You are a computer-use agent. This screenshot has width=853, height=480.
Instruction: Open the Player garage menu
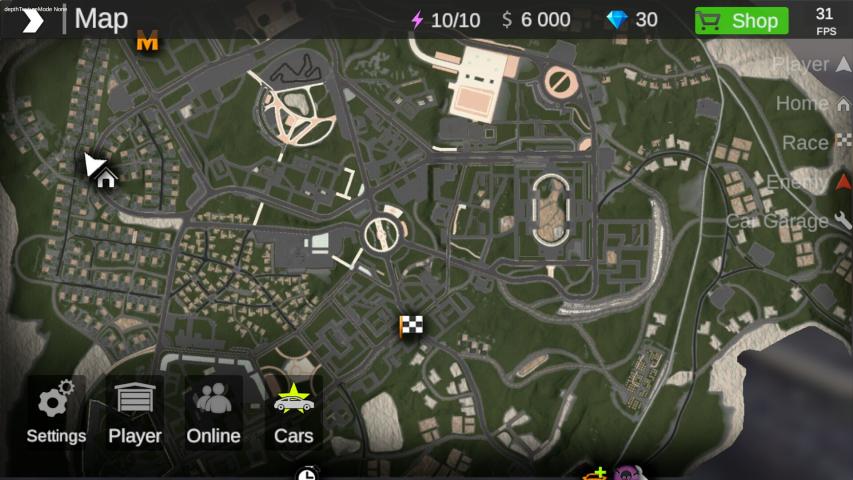[x=135, y=412]
